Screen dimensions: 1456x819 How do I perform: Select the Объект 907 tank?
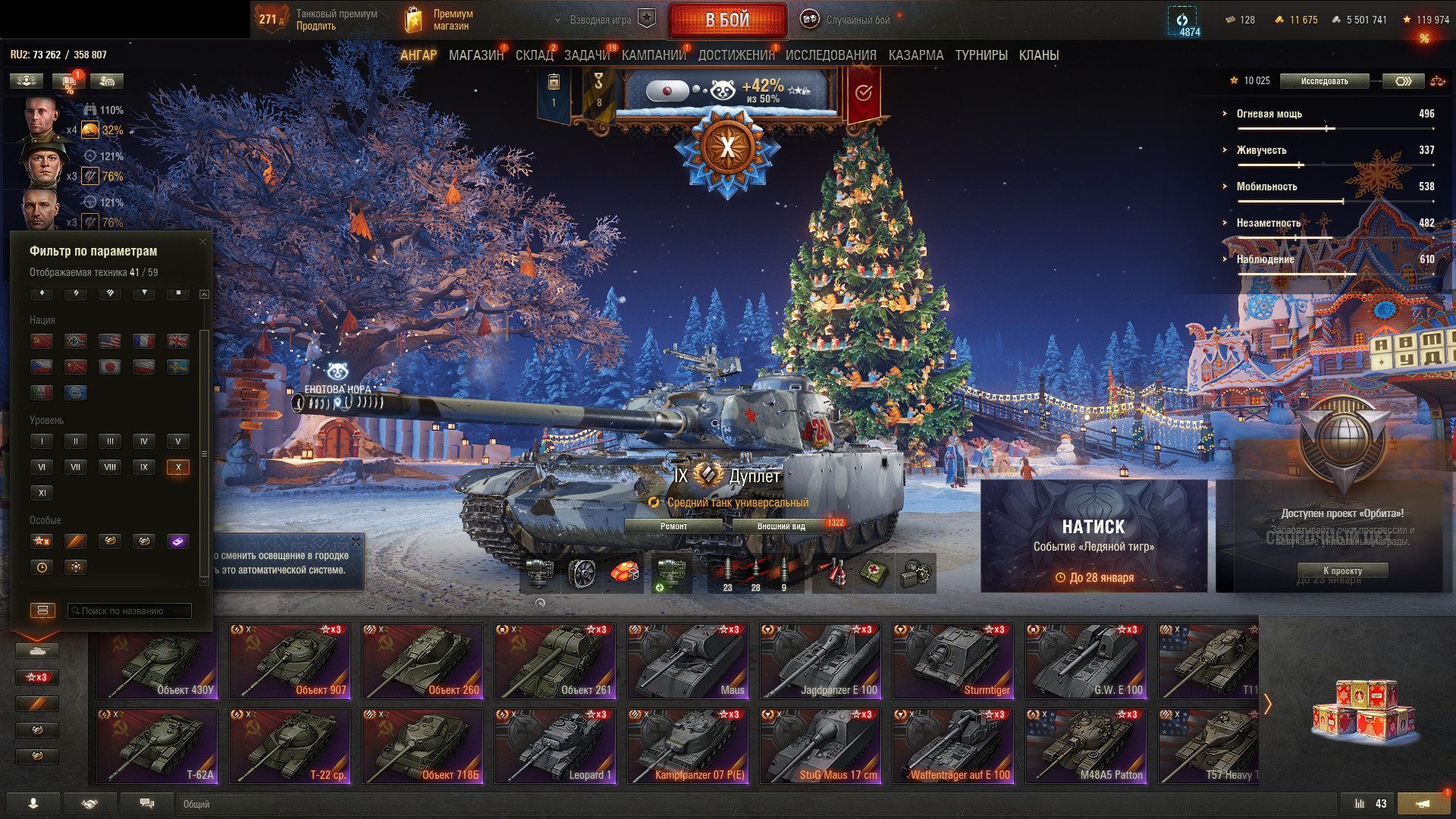coord(290,661)
